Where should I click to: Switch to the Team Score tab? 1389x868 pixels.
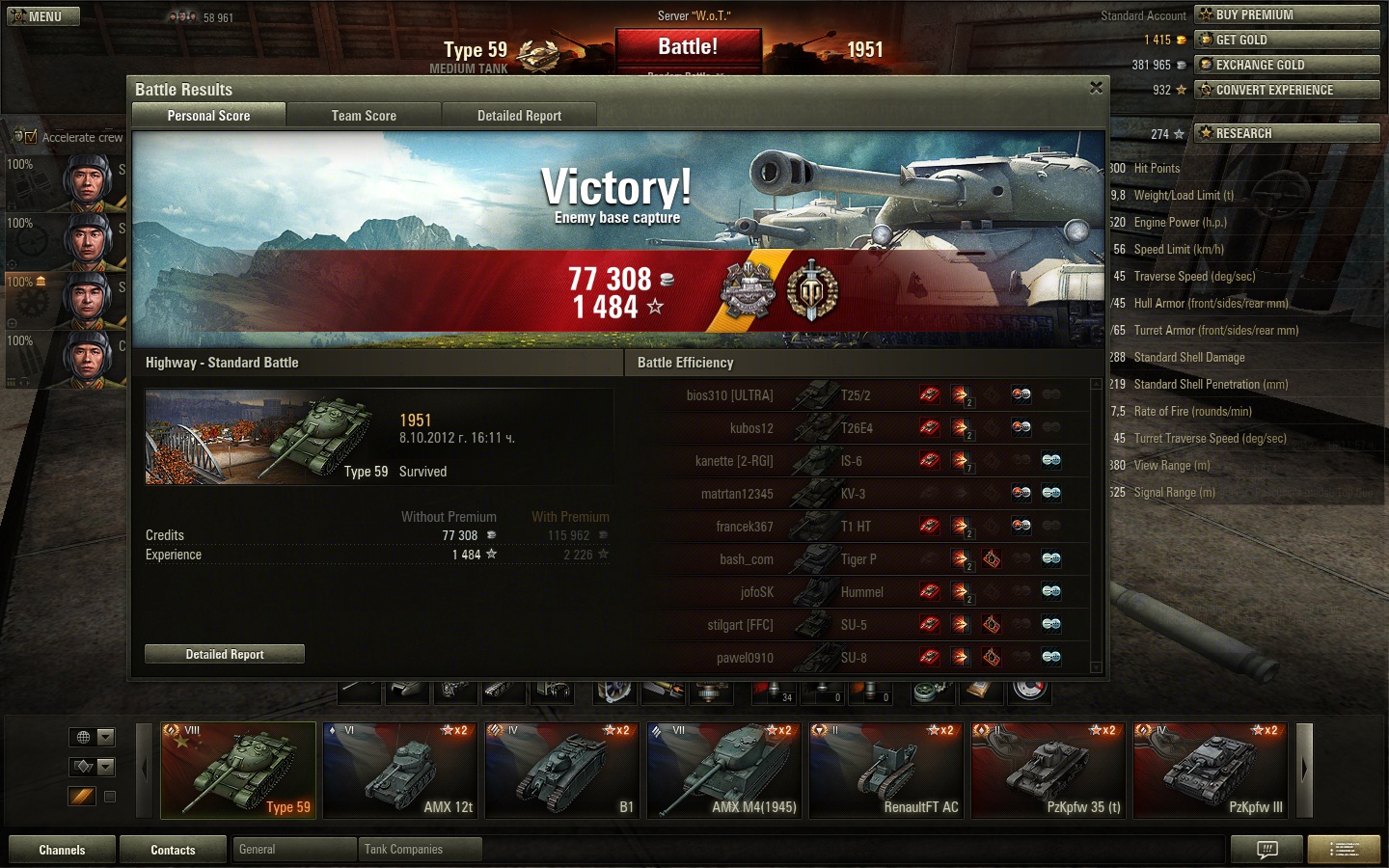coord(364,116)
